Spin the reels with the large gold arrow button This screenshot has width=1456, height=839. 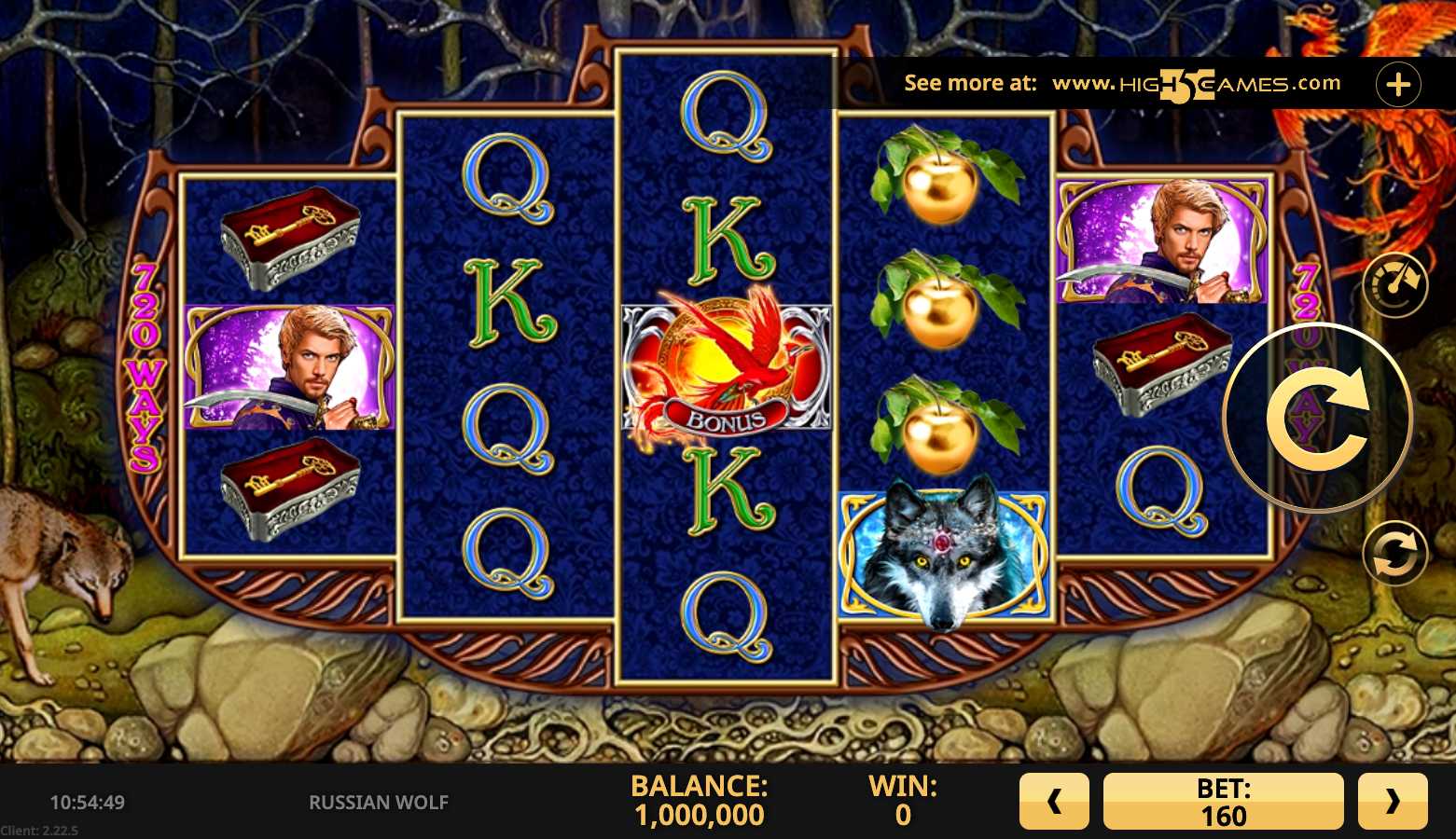[1317, 419]
